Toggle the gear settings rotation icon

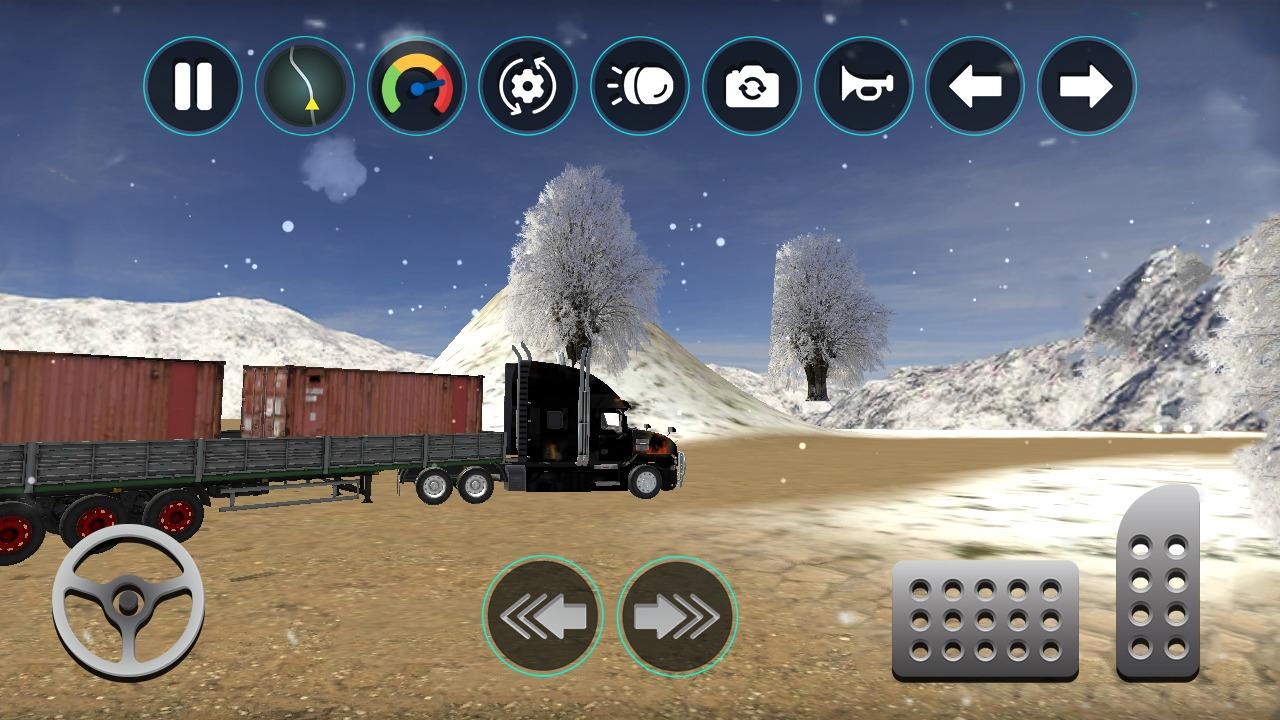pos(528,86)
